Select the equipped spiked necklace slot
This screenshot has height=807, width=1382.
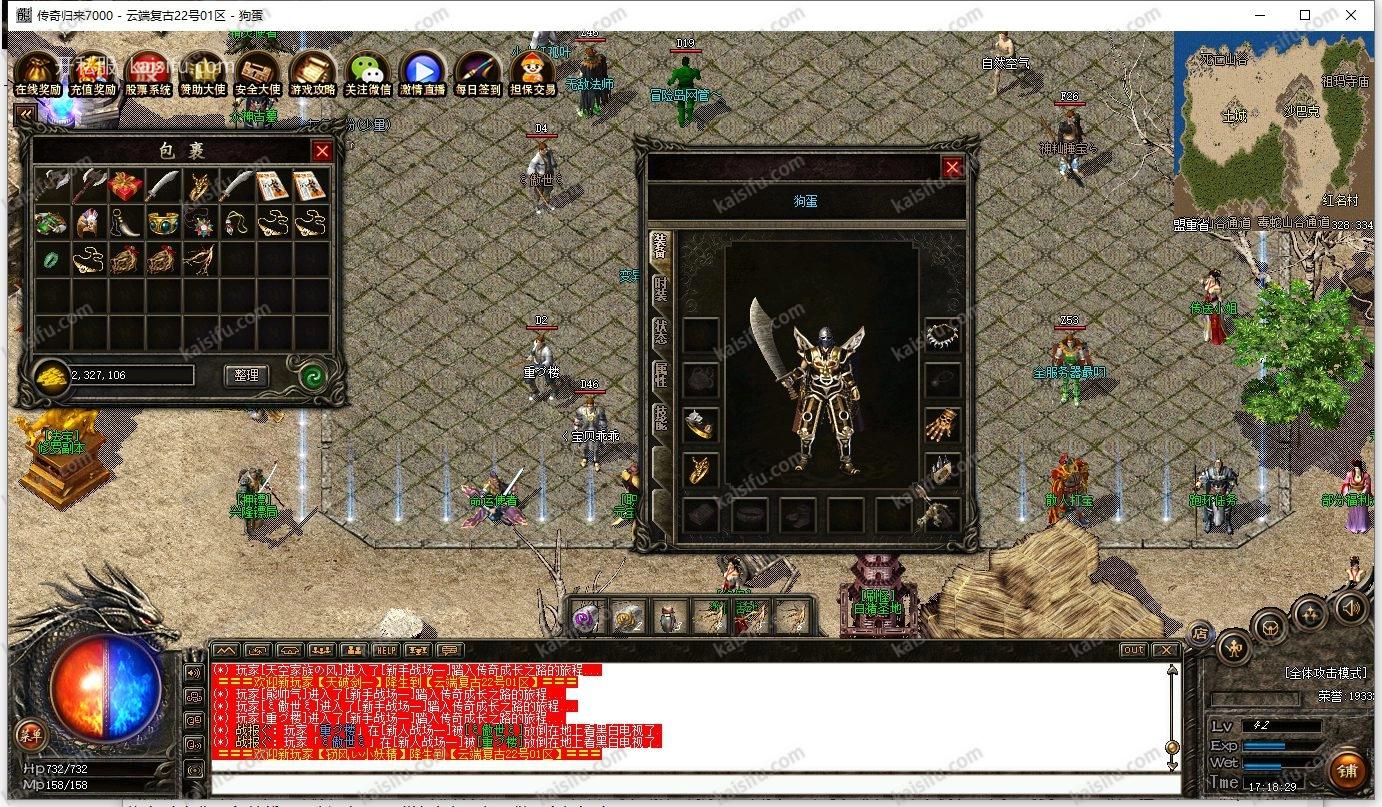point(942,336)
